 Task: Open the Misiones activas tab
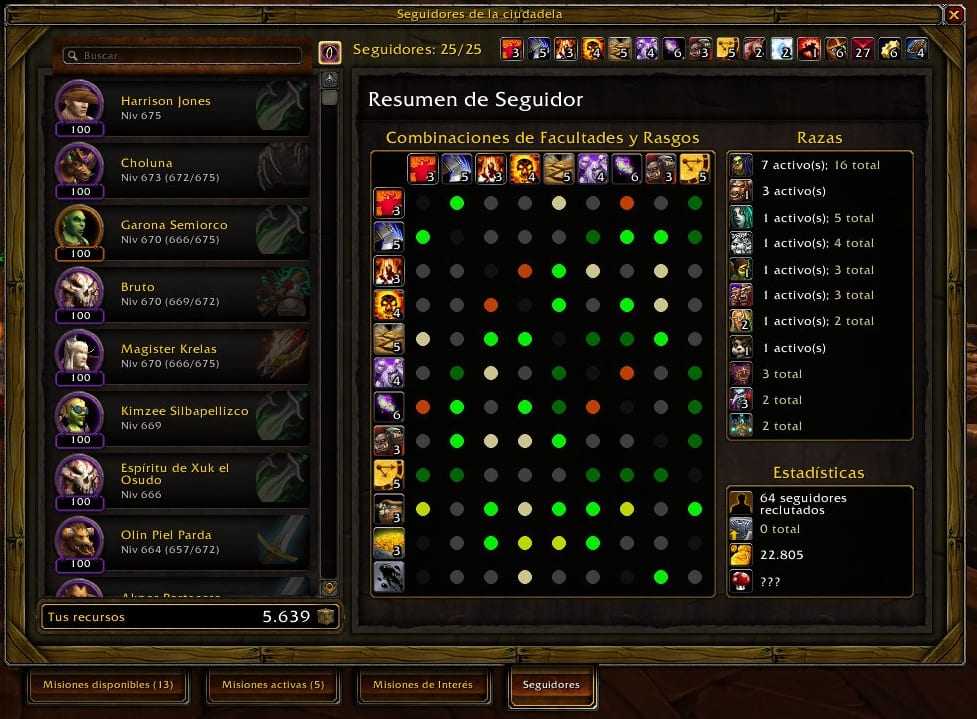coord(273,685)
